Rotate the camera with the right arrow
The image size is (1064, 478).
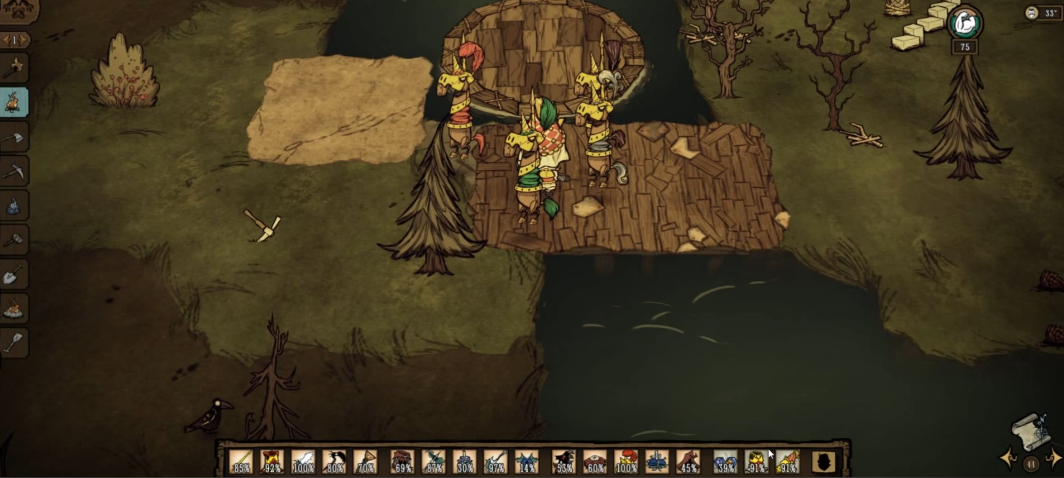pyautogui.click(x=1053, y=459)
